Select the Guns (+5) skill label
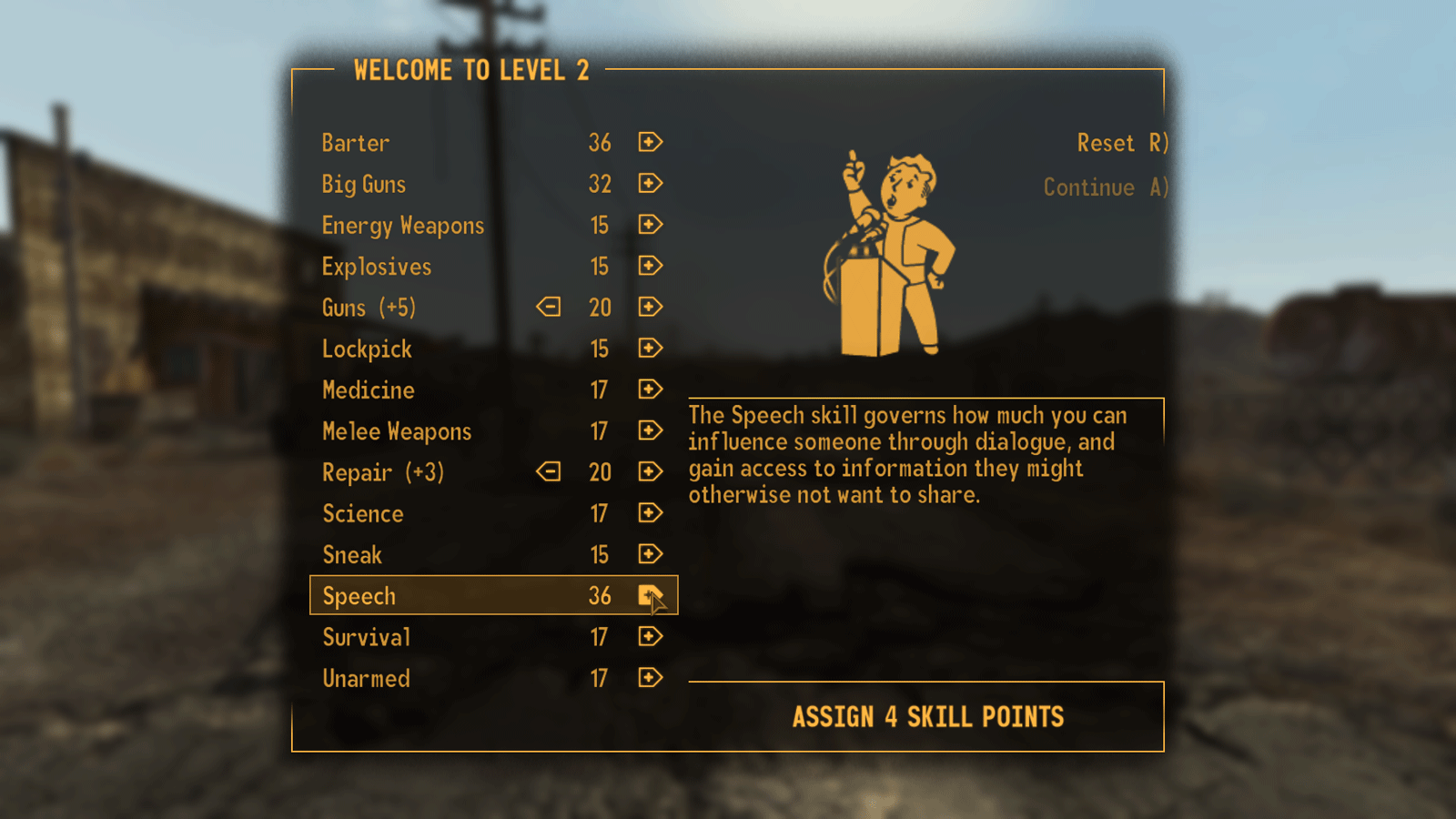Image resolution: width=1456 pixels, height=819 pixels. click(369, 308)
